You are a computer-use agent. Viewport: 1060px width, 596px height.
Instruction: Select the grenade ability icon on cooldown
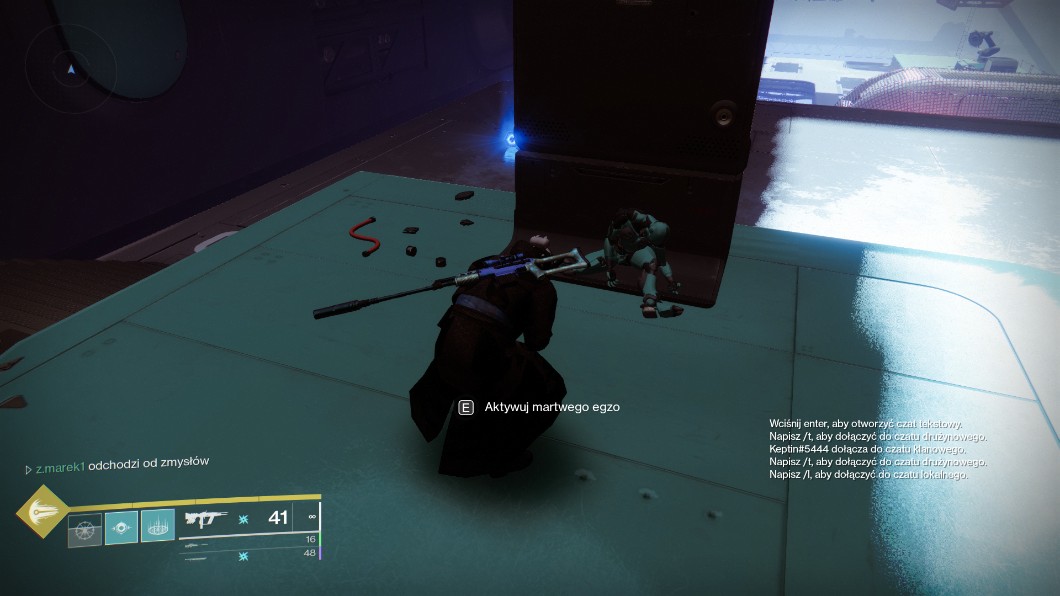(84, 527)
